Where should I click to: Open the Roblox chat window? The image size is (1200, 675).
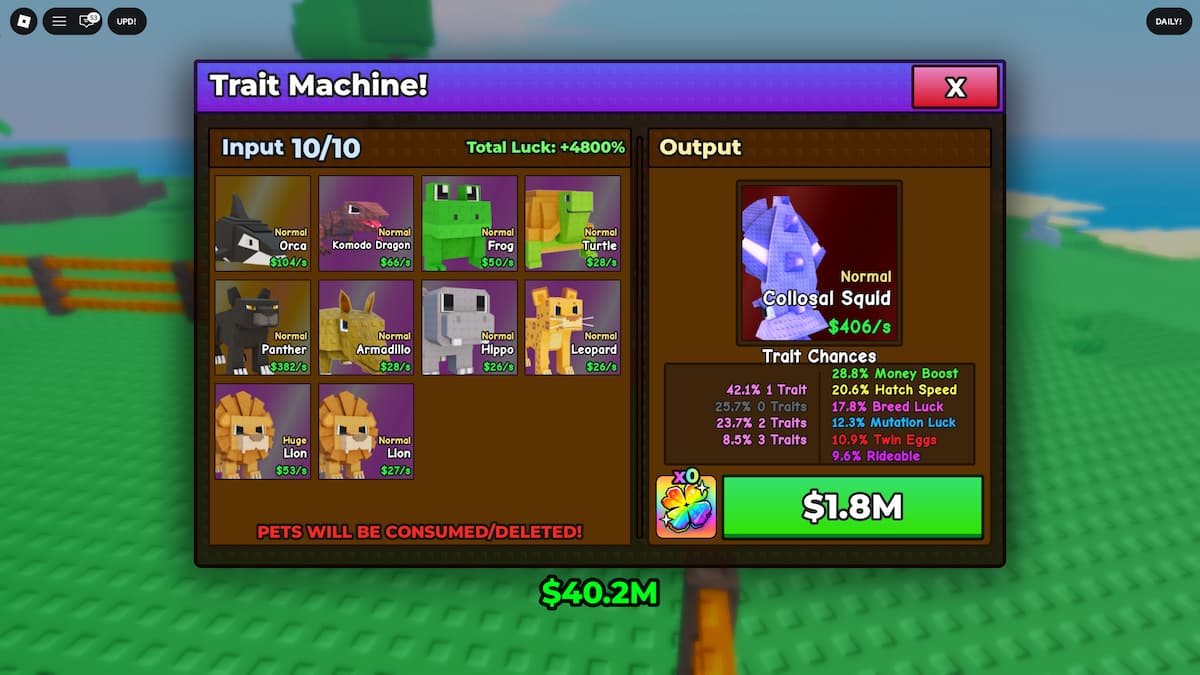88,21
